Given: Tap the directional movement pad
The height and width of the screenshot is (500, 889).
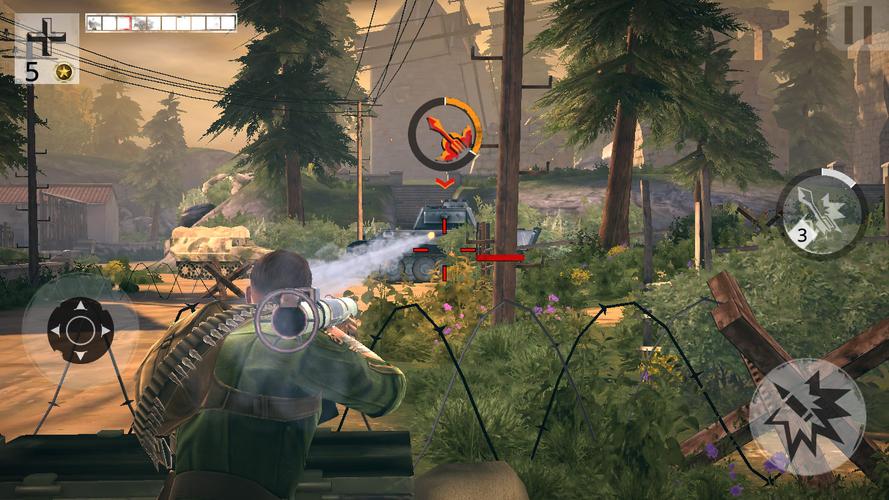Looking at the screenshot, I should 80,330.
